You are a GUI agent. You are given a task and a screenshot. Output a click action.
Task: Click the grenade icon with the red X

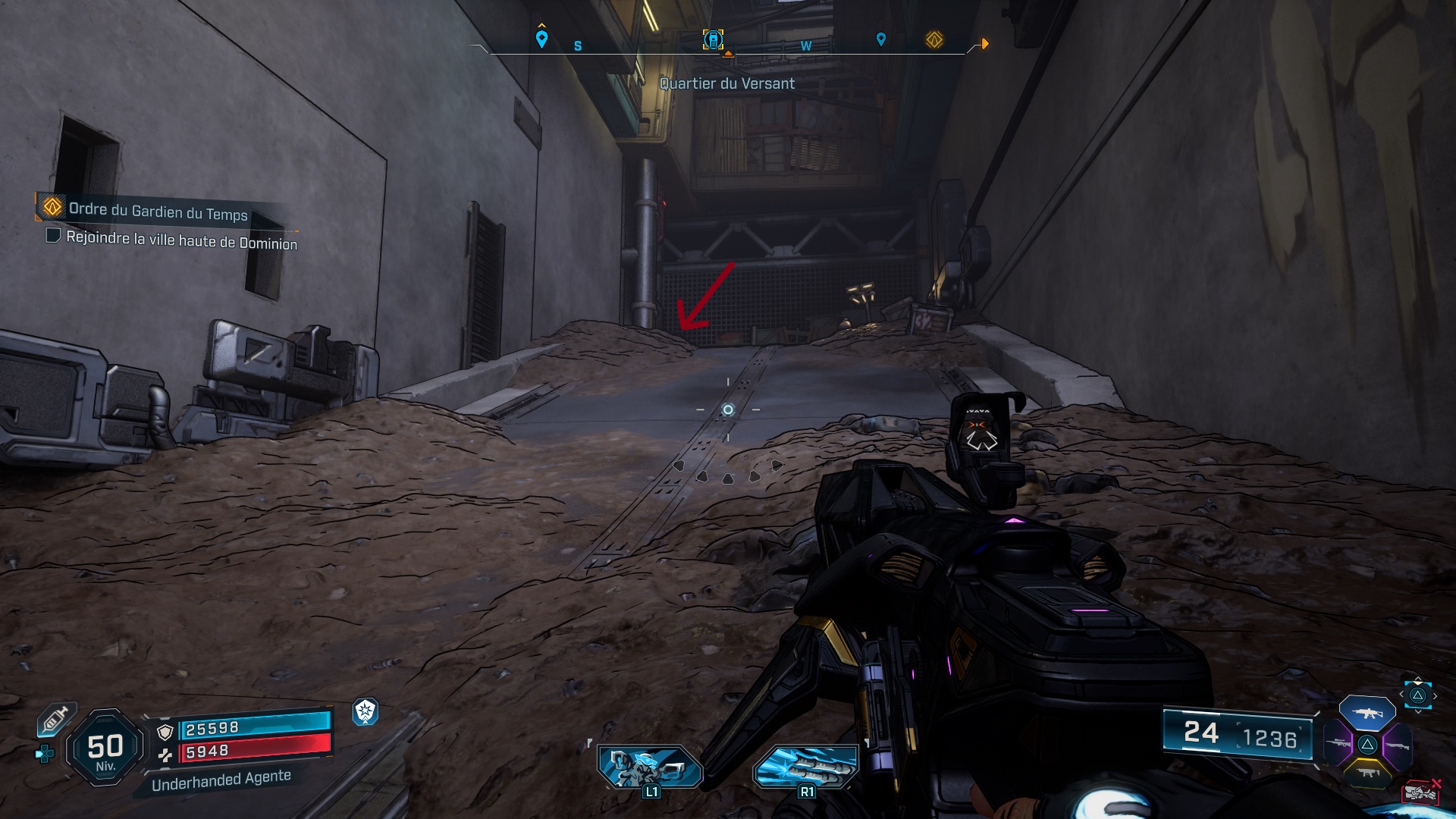point(1420,792)
